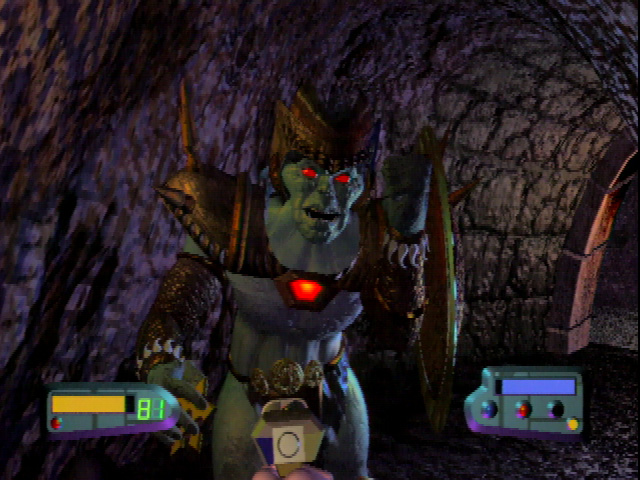Image resolution: width=640 pixels, height=480 pixels.
Task: Select the blue orb on the right panel
Action: coord(490,409)
